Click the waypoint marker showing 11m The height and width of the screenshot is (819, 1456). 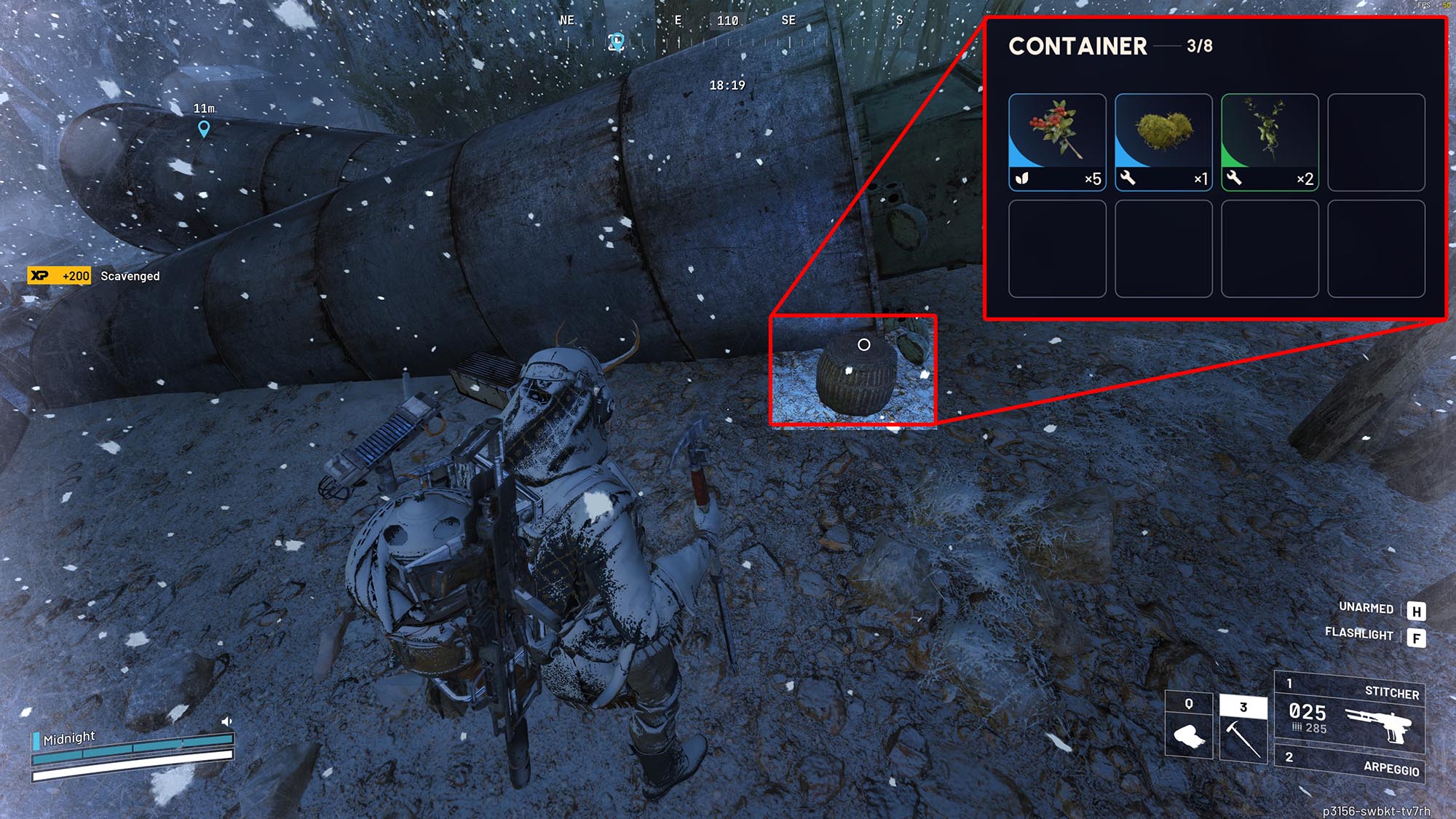[204, 129]
